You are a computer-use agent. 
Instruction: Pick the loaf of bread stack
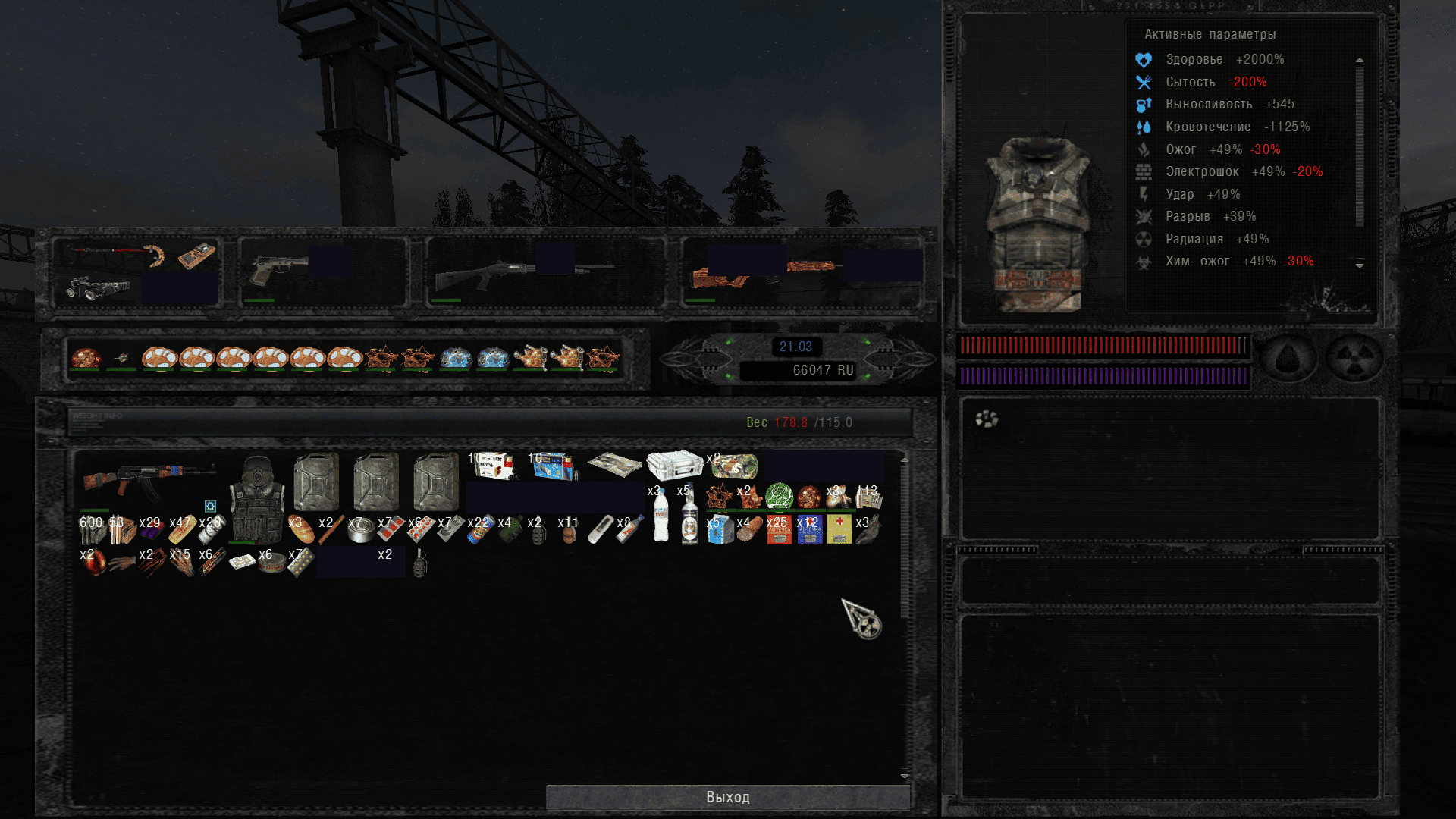(301, 529)
